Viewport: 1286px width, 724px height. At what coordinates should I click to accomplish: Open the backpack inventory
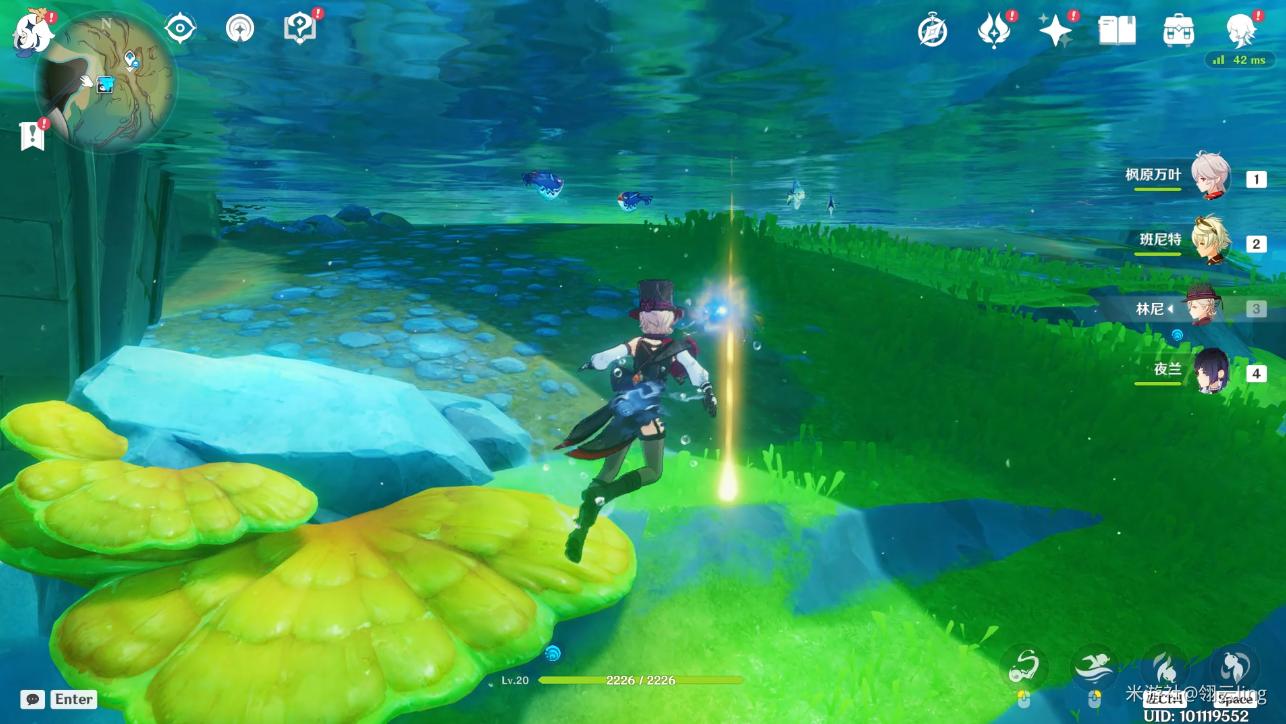pos(1179,31)
